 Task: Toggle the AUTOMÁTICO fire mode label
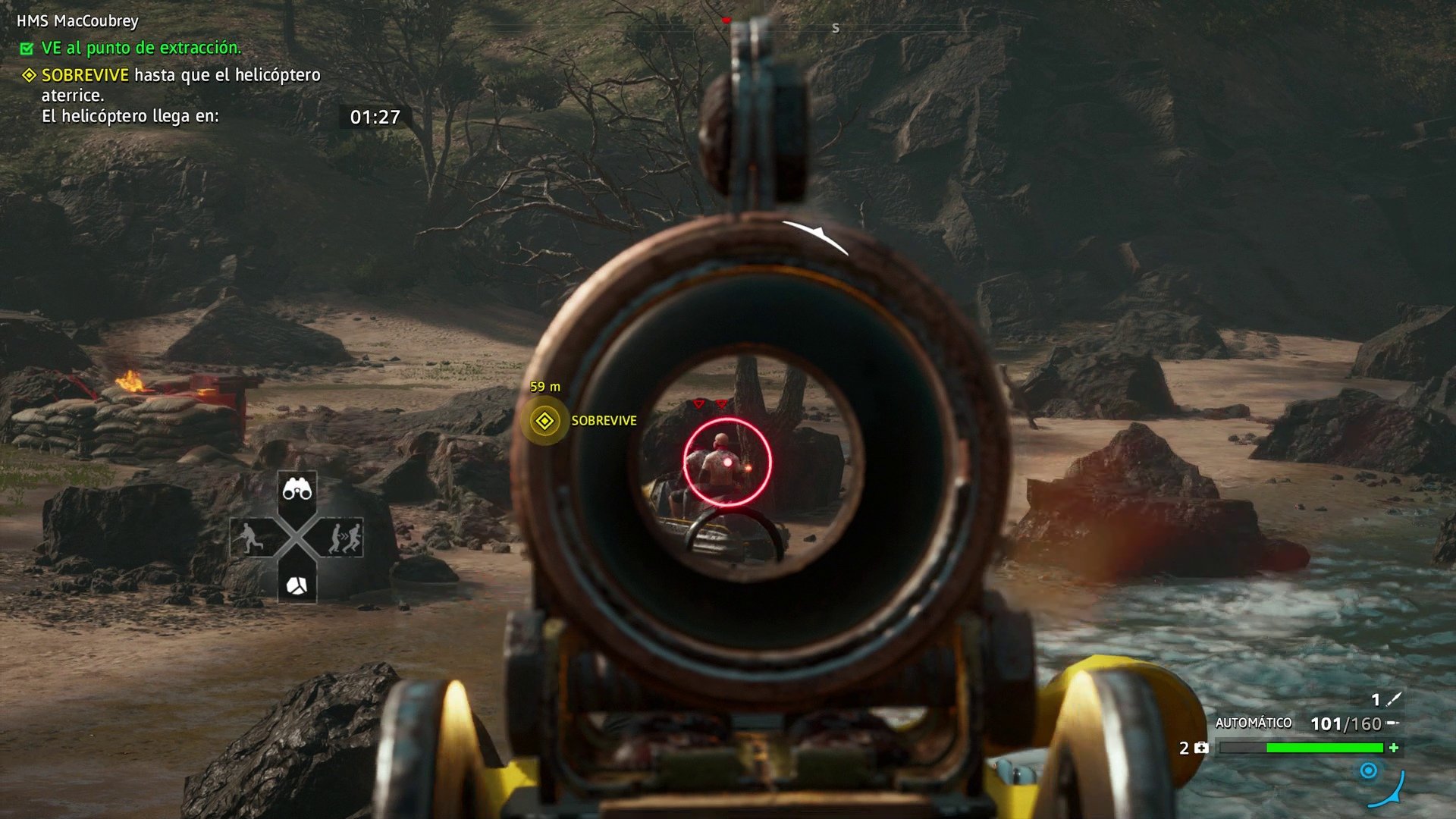(x=1253, y=723)
